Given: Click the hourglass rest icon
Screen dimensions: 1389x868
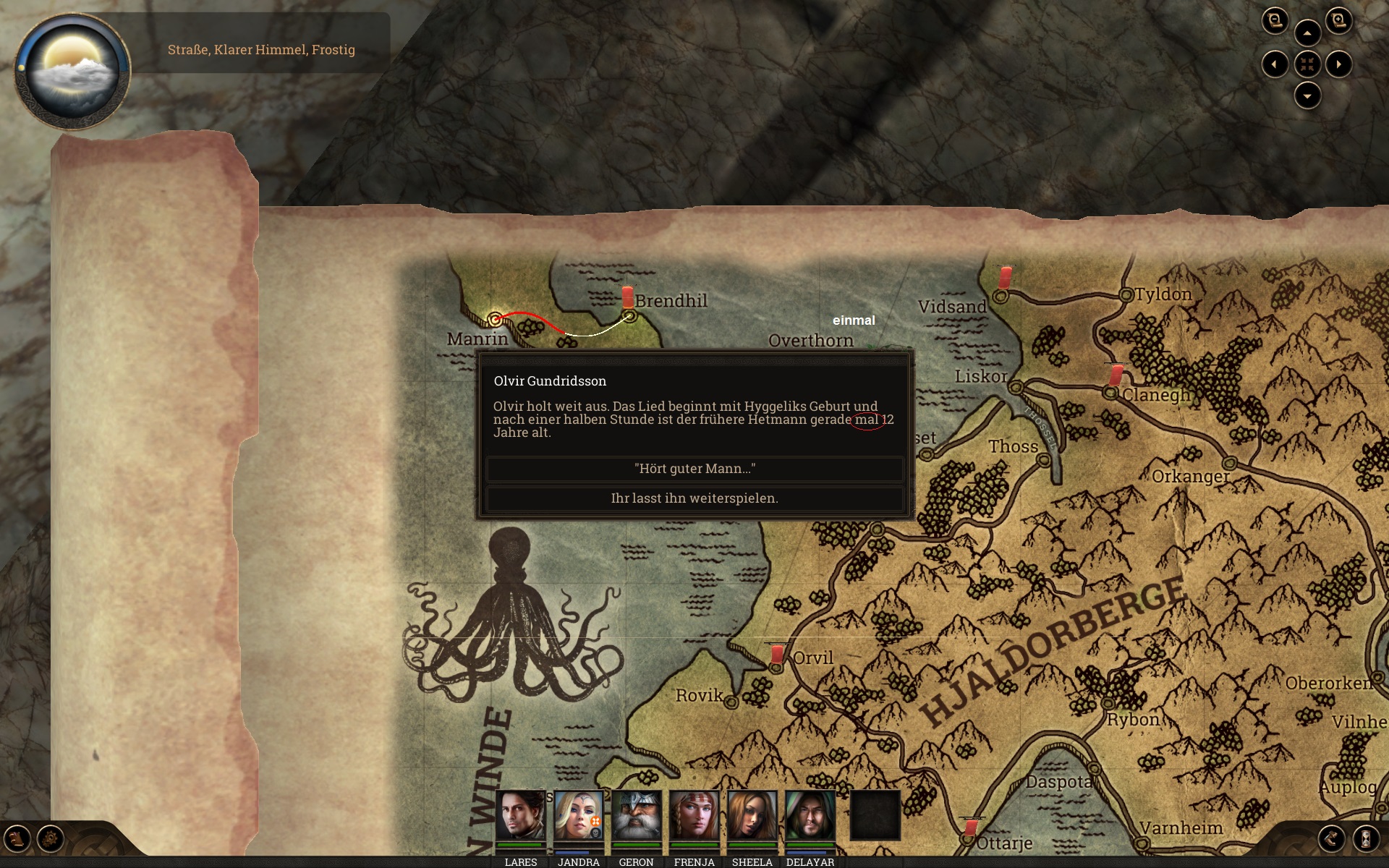Looking at the screenshot, I should [x=1365, y=839].
